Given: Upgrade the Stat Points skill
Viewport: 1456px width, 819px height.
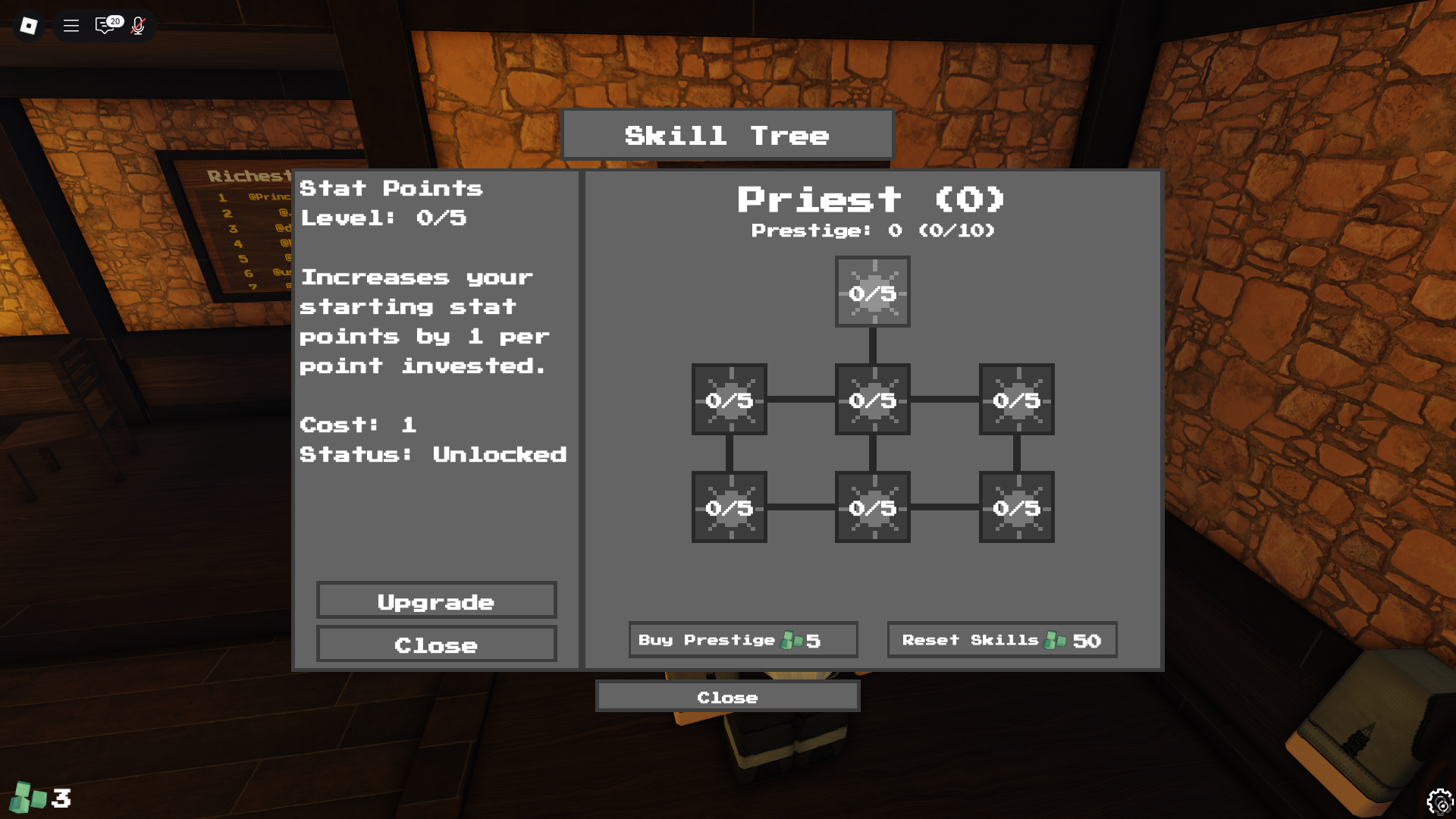Looking at the screenshot, I should (x=437, y=601).
